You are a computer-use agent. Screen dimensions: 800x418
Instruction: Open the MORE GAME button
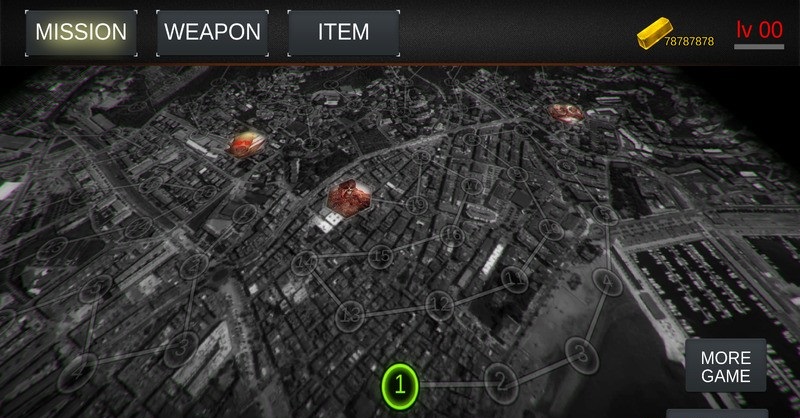[725, 367]
